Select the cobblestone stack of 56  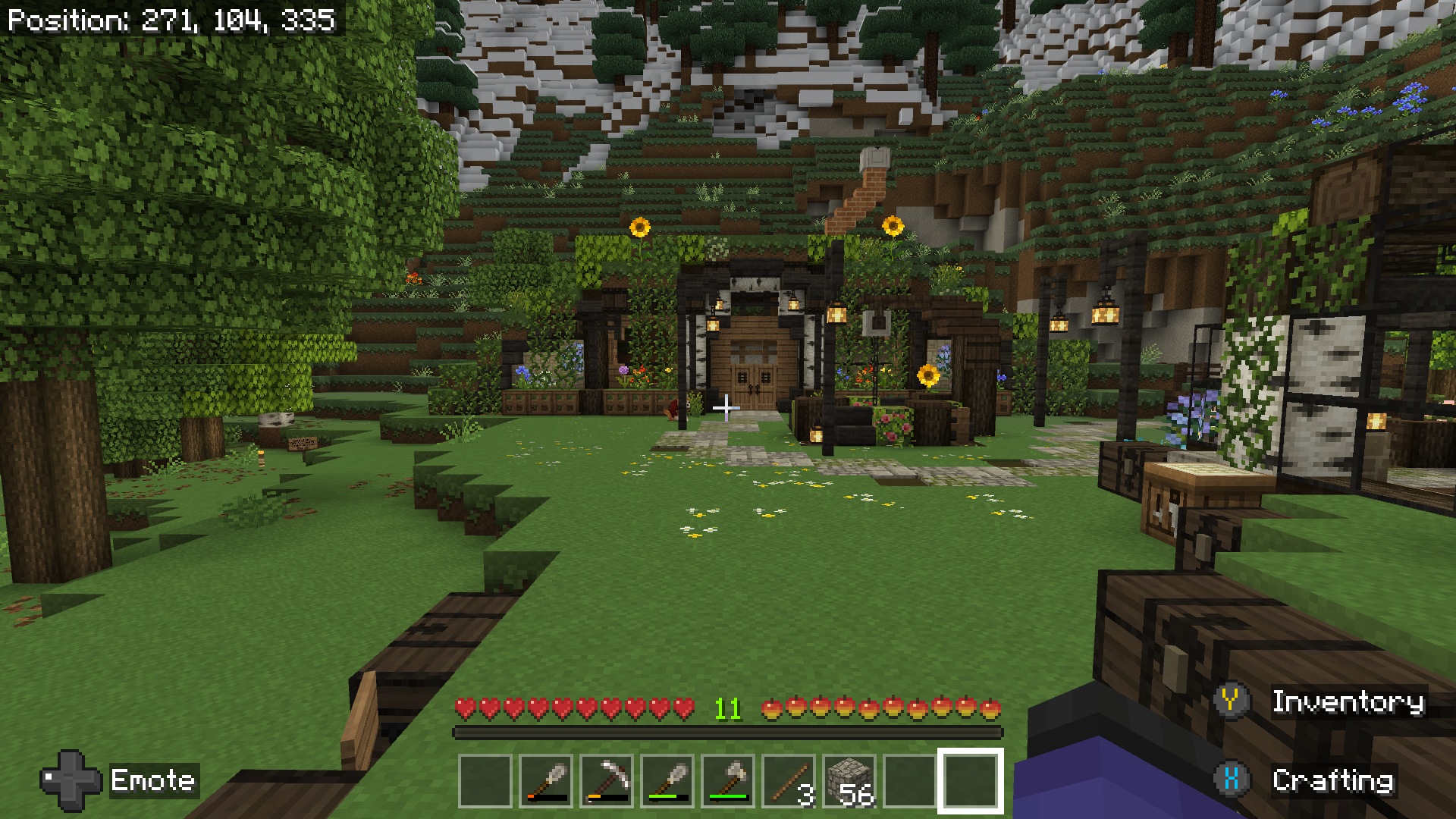point(849,780)
